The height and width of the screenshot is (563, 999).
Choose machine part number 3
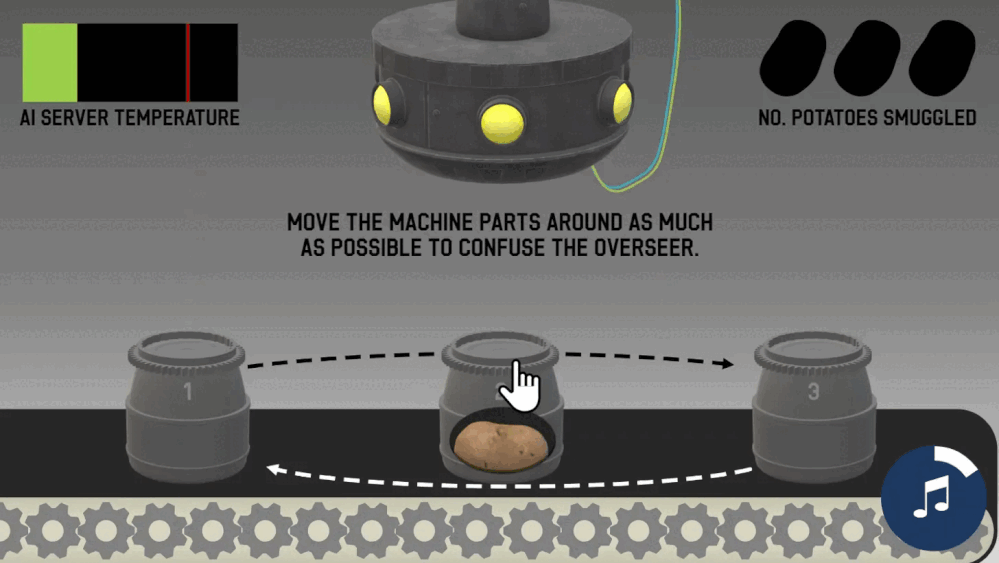point(812,408)
